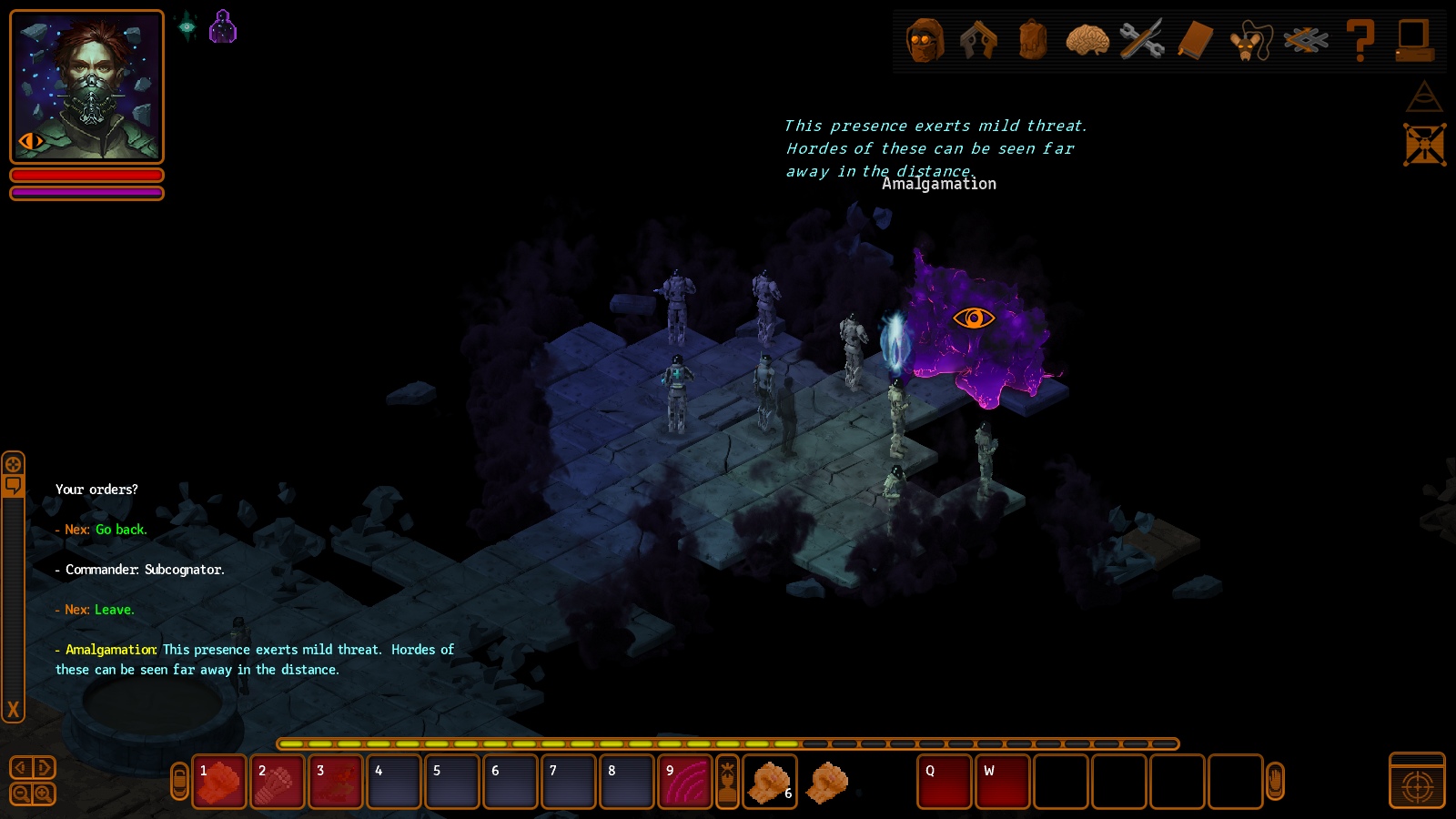Viewport: 1456px width, 819px height.
Task: Open help with the question mark icon
Action: (x=1360, y=41)
